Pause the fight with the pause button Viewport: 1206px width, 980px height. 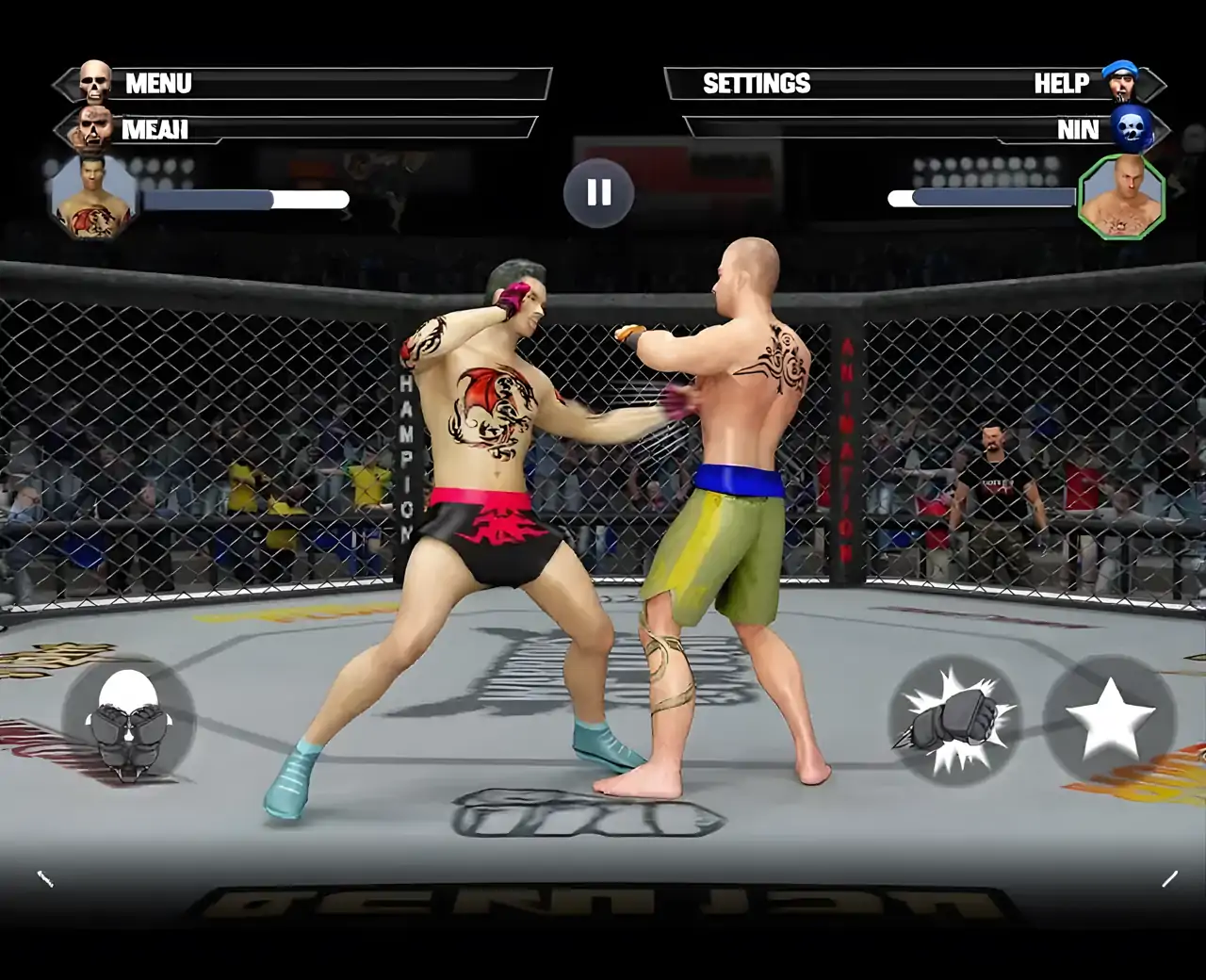[598, 193]
